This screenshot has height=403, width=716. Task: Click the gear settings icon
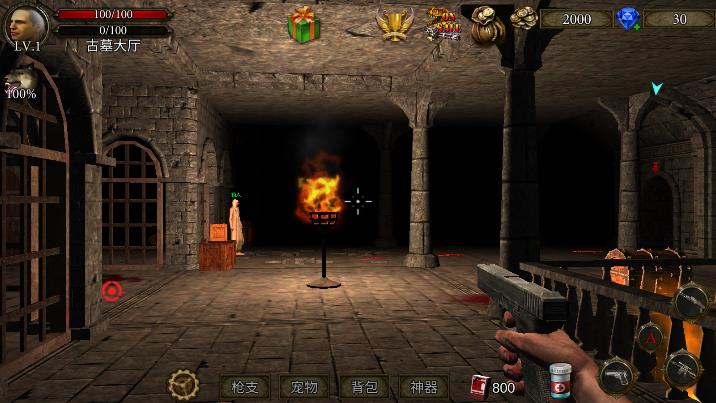point(183,384)
